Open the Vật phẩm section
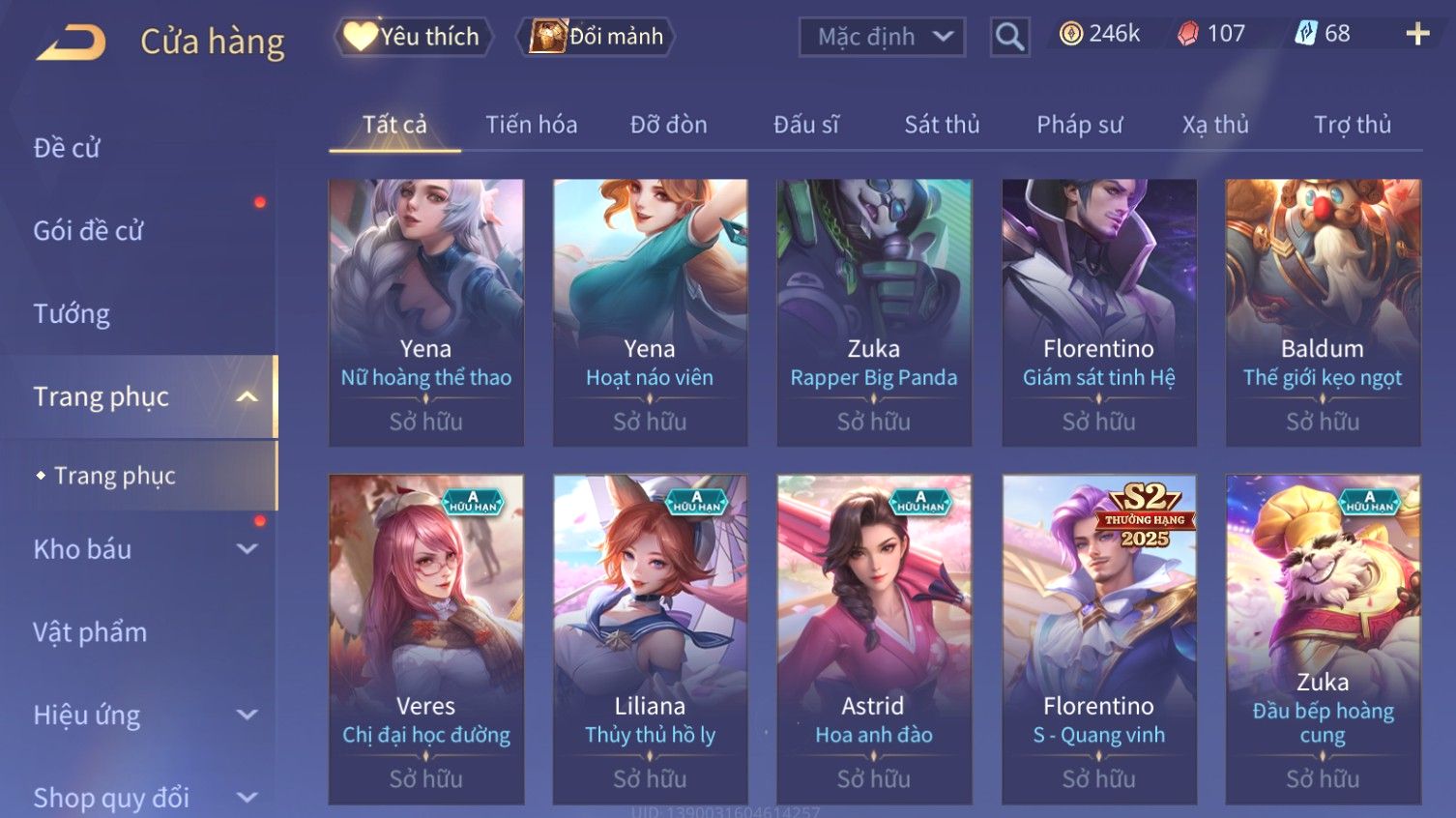 [x=90, y=632]
